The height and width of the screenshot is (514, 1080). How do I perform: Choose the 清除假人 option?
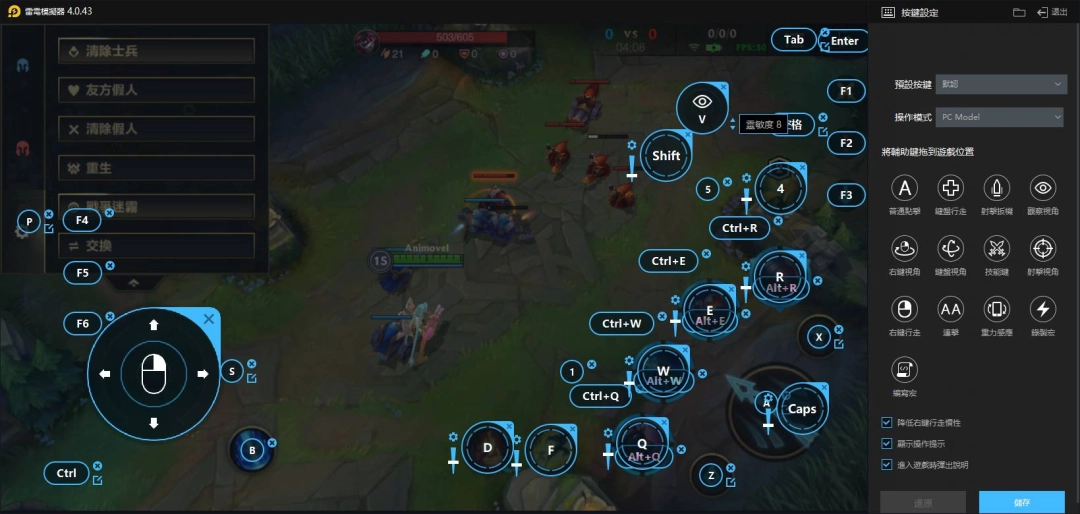click(156, 129)
